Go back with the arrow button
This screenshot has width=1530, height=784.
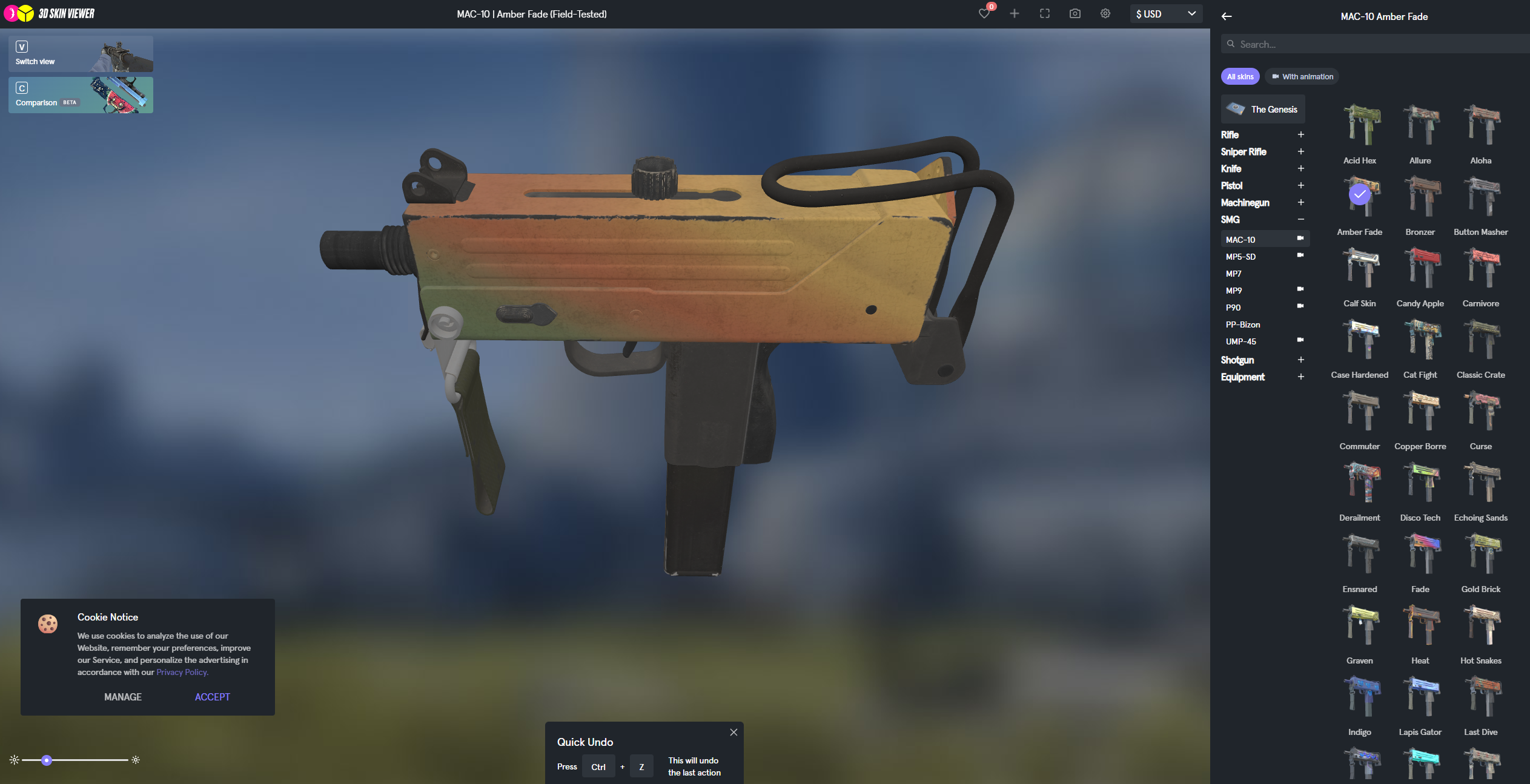point(1227,17)
